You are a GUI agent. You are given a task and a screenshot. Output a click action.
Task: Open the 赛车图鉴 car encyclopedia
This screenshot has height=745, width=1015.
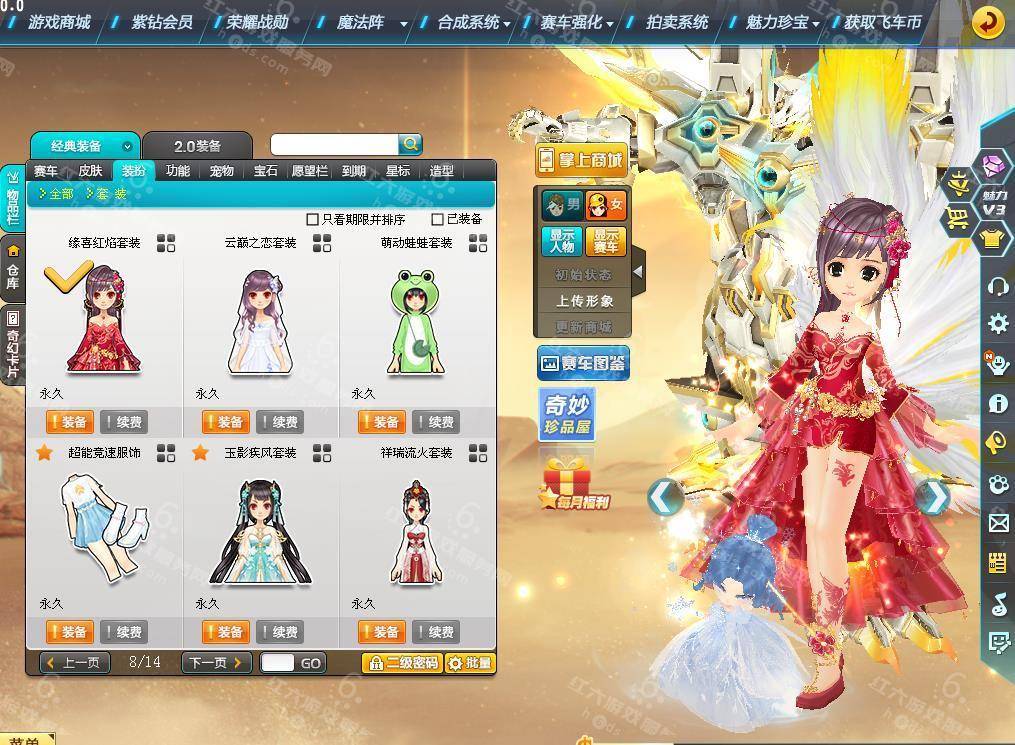pyautogui.click(x=583, y=364)
